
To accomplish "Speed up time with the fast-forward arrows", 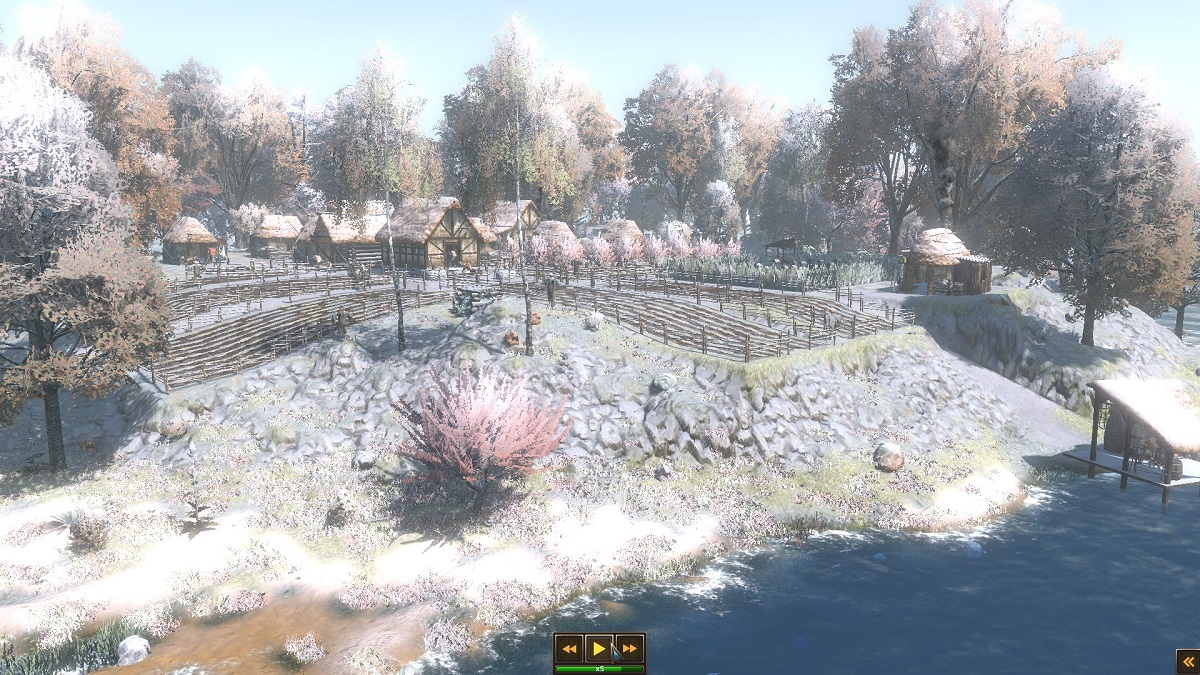I will click(629, 649).
